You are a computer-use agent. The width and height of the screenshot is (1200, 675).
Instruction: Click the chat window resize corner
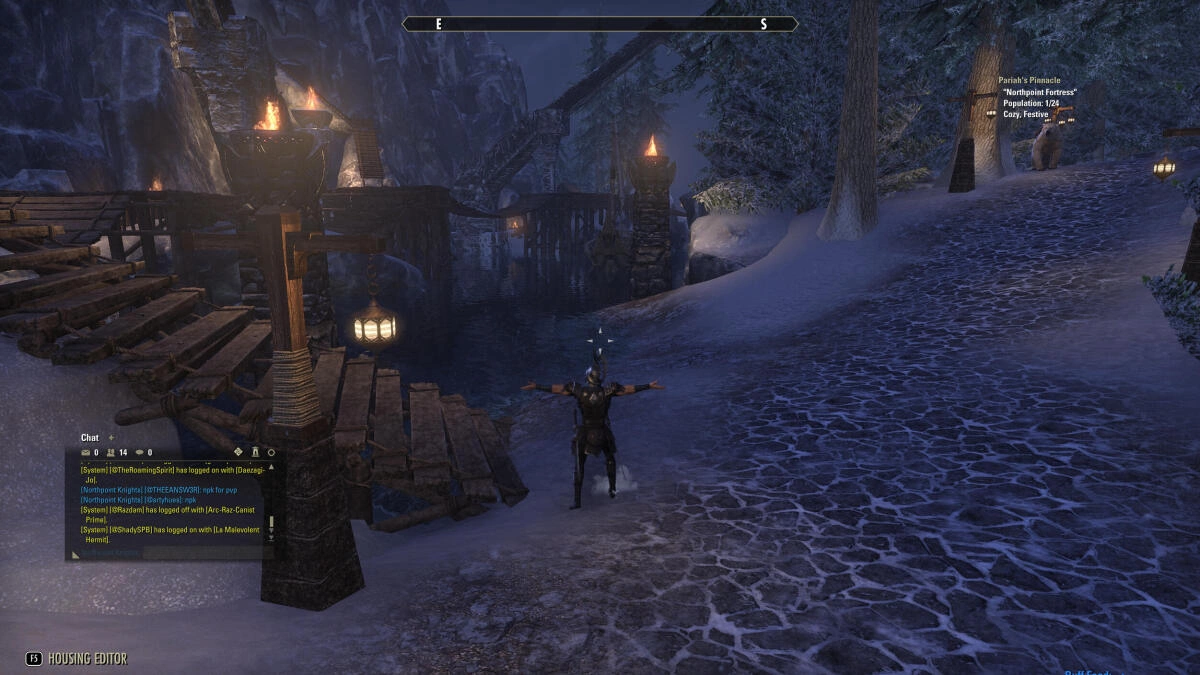coord(73,555)
